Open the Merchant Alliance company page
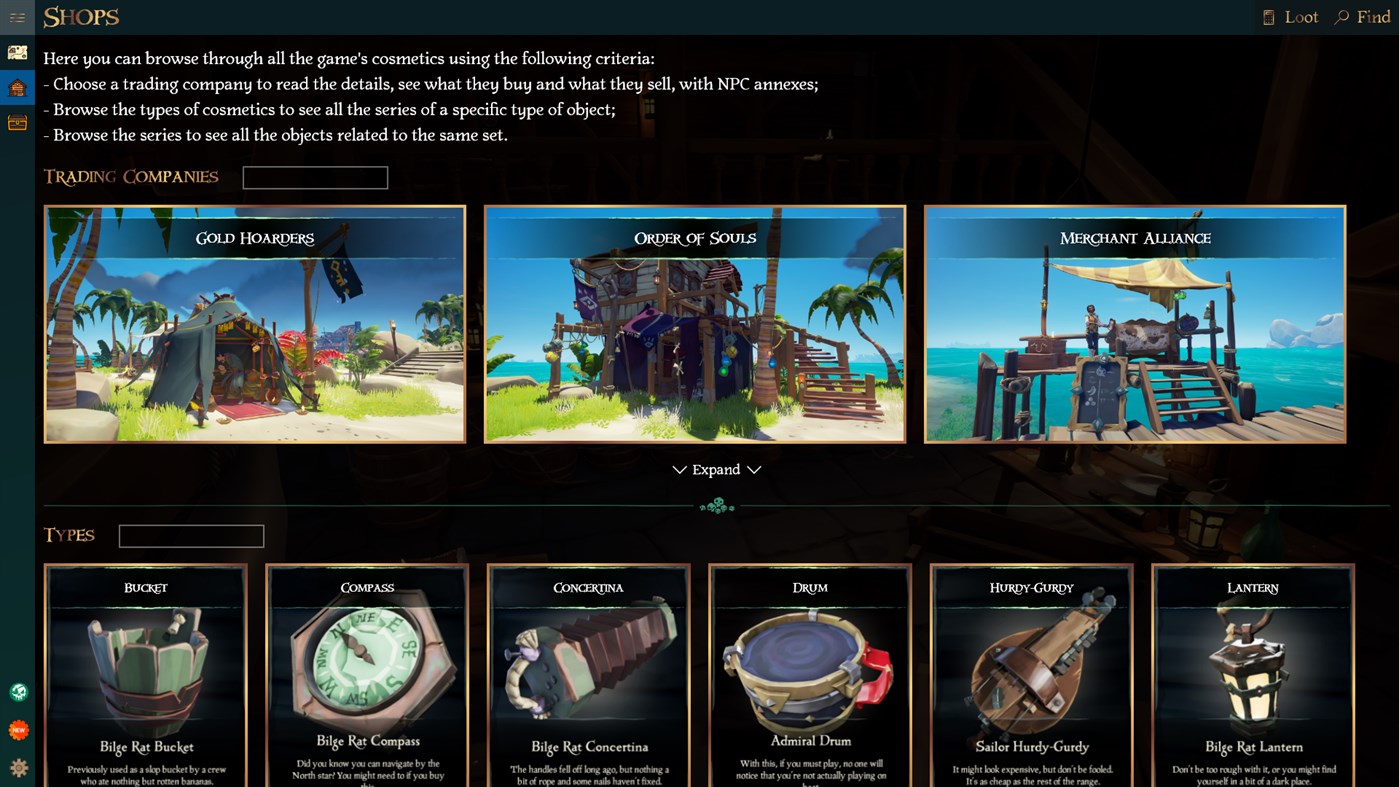The image size is (1399, 787). click(x=1134, y=324)
